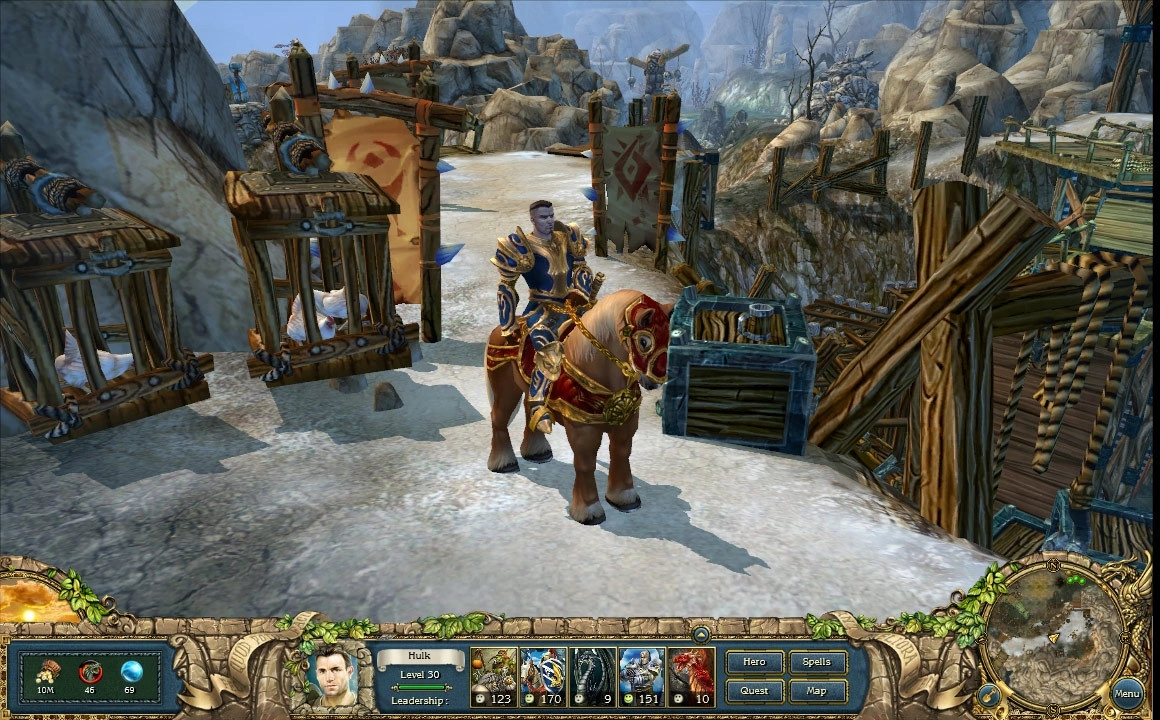1160x720 pixels.
Task: Click the red-ringed dragon rage icon
Action: pos(89,672)
